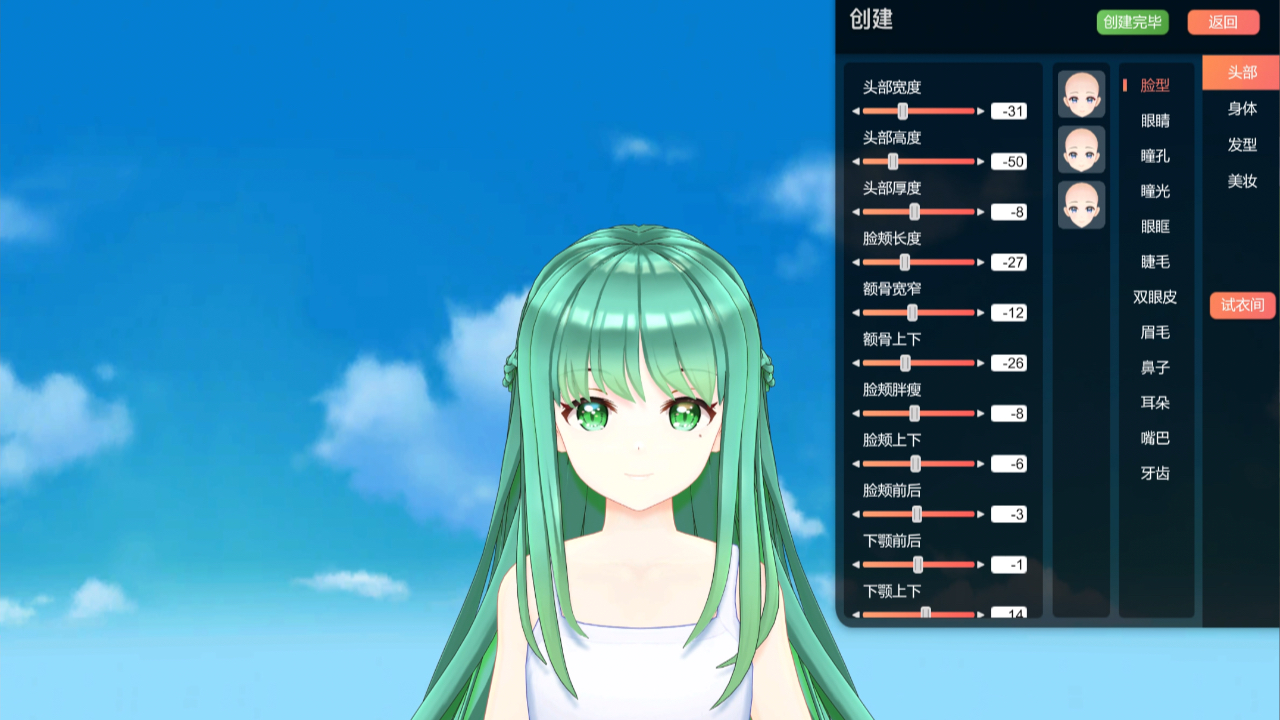Click the 创建完毕 button
The image size is (1280, 720).
1134,22
